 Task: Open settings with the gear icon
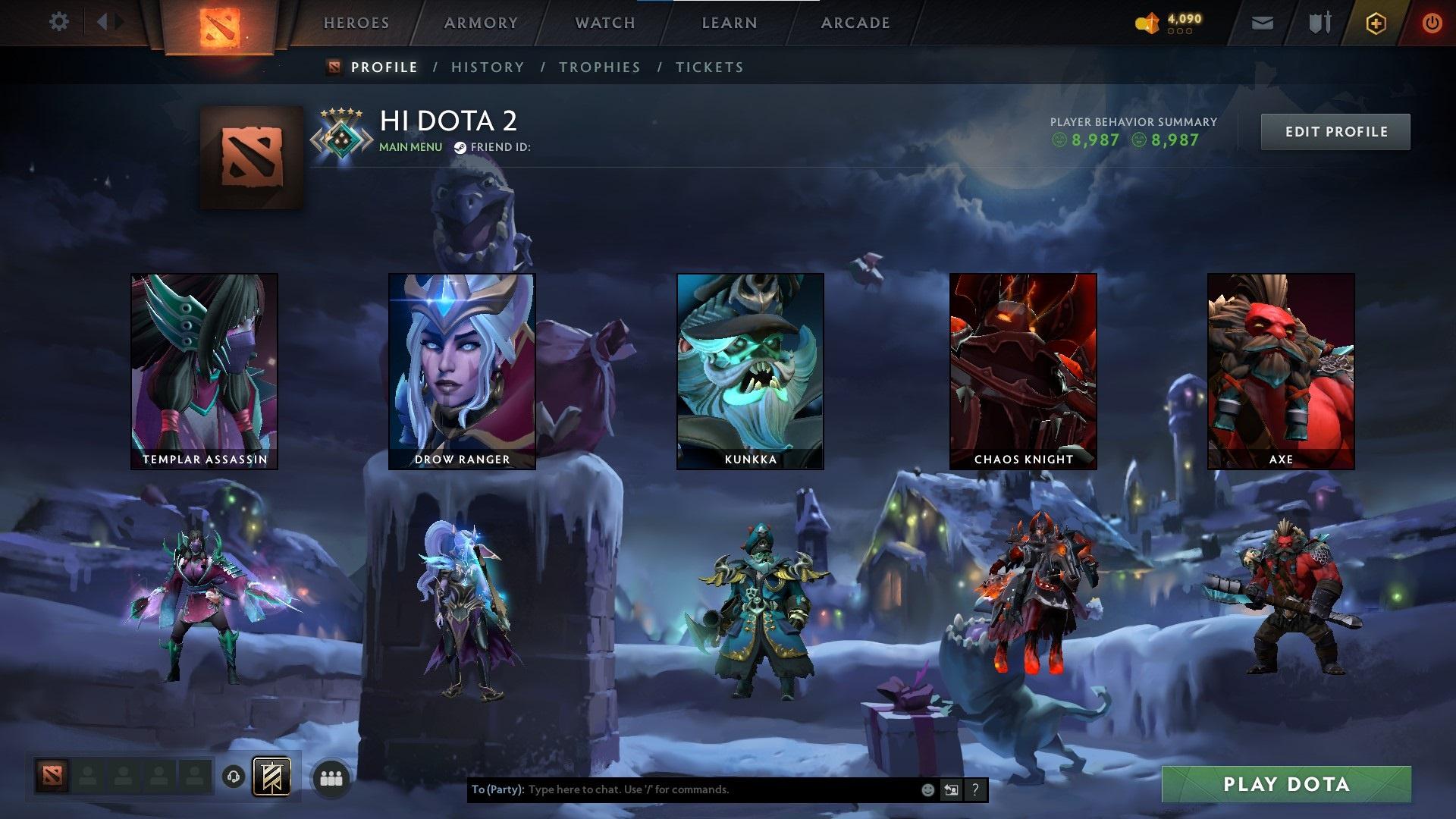[59, 22]
